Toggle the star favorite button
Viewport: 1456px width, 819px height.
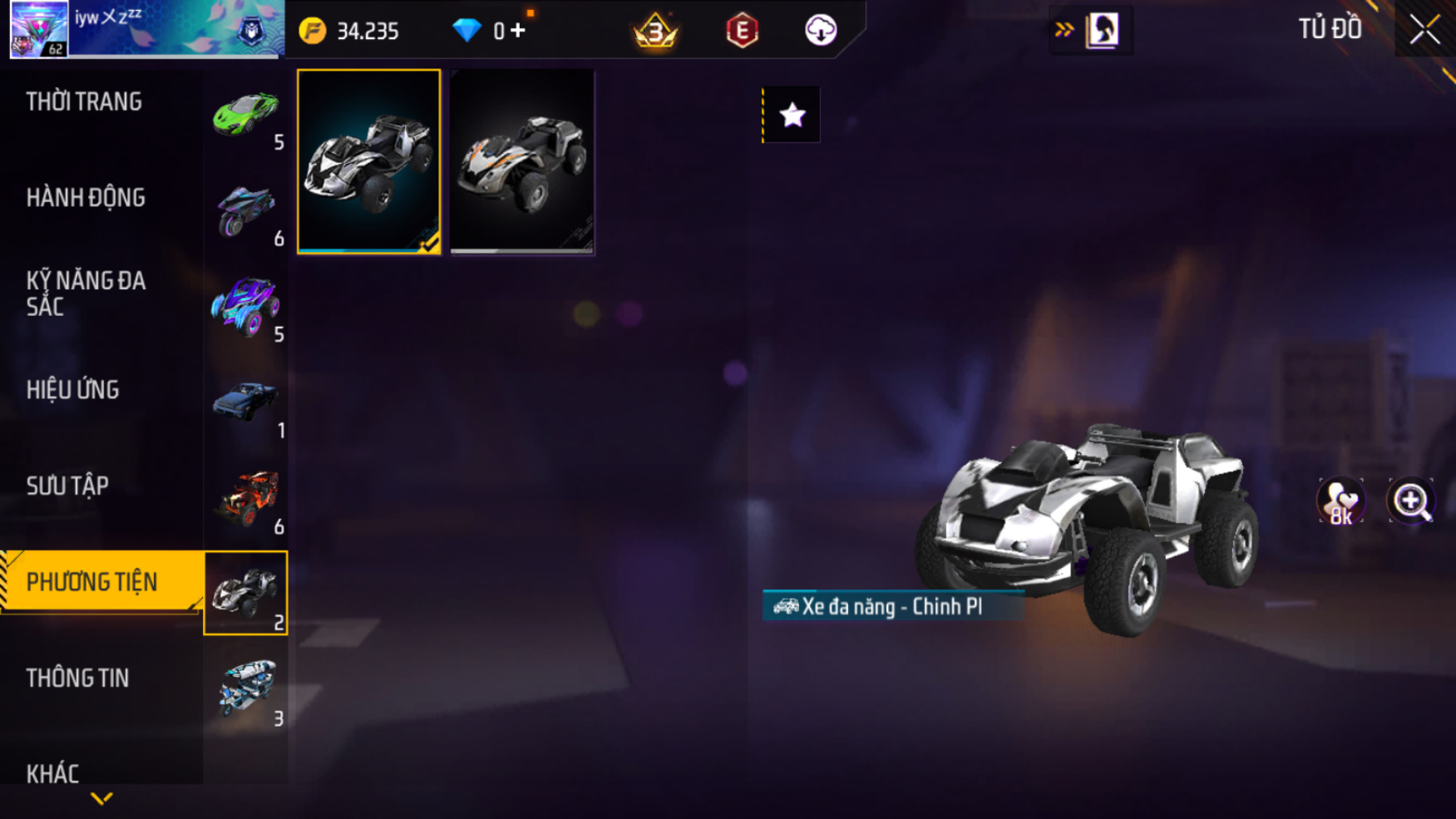[x=792, y=115]
